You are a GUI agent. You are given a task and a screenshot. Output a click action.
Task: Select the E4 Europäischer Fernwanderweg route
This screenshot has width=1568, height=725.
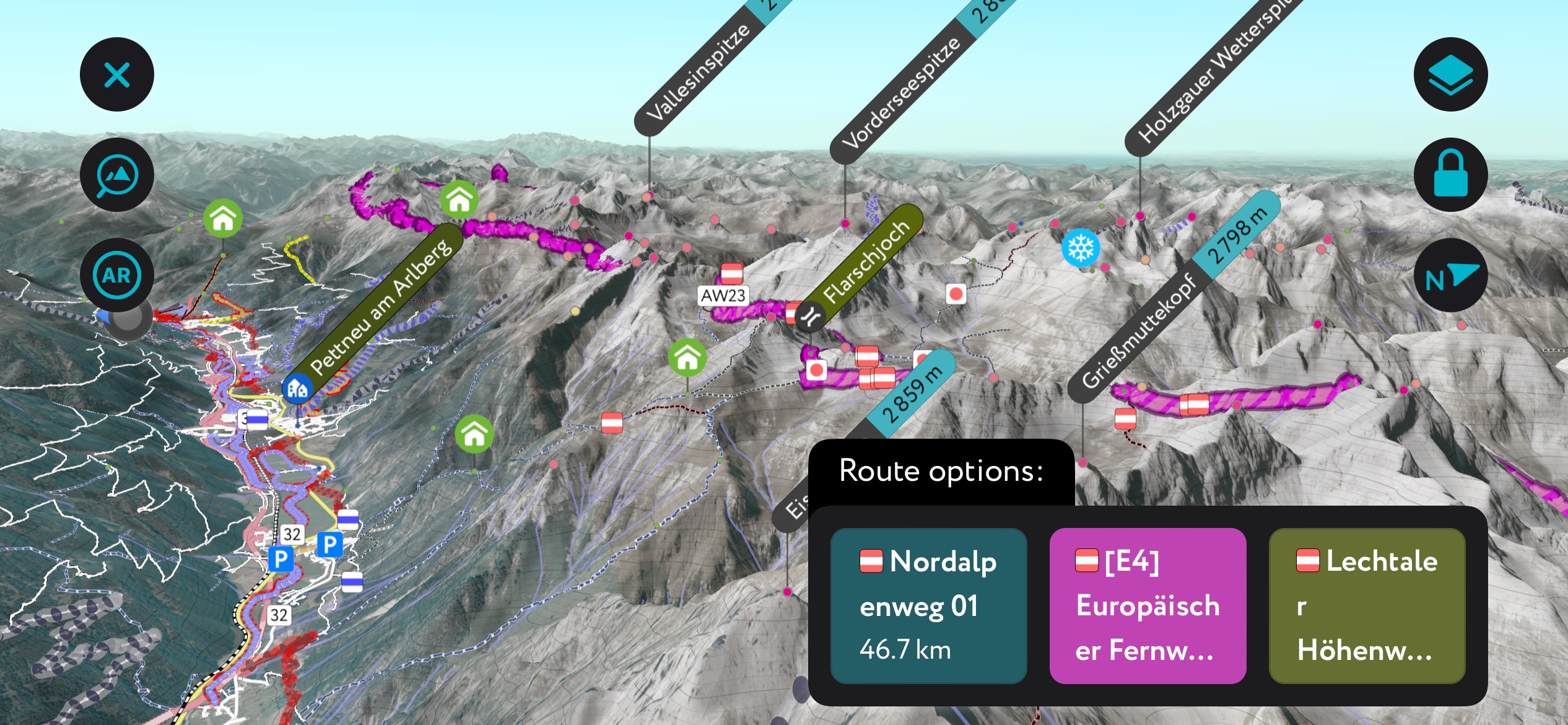1148,605
